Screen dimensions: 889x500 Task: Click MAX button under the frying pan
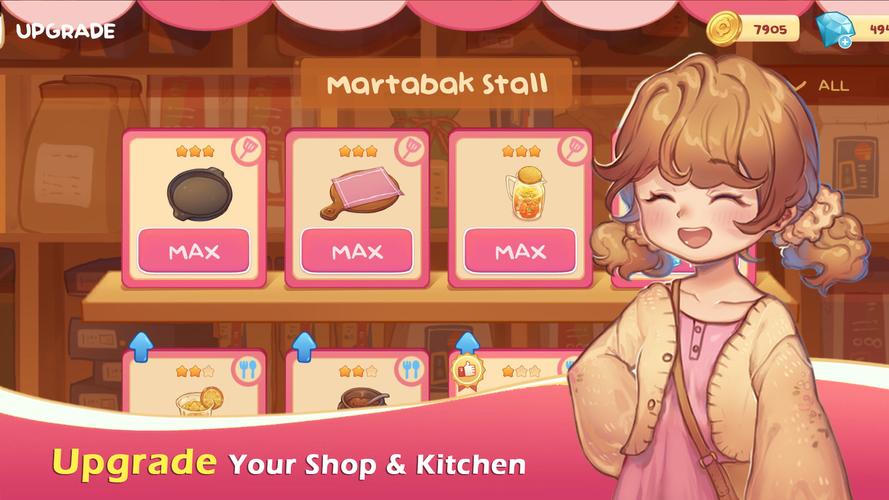click(194, 251)
